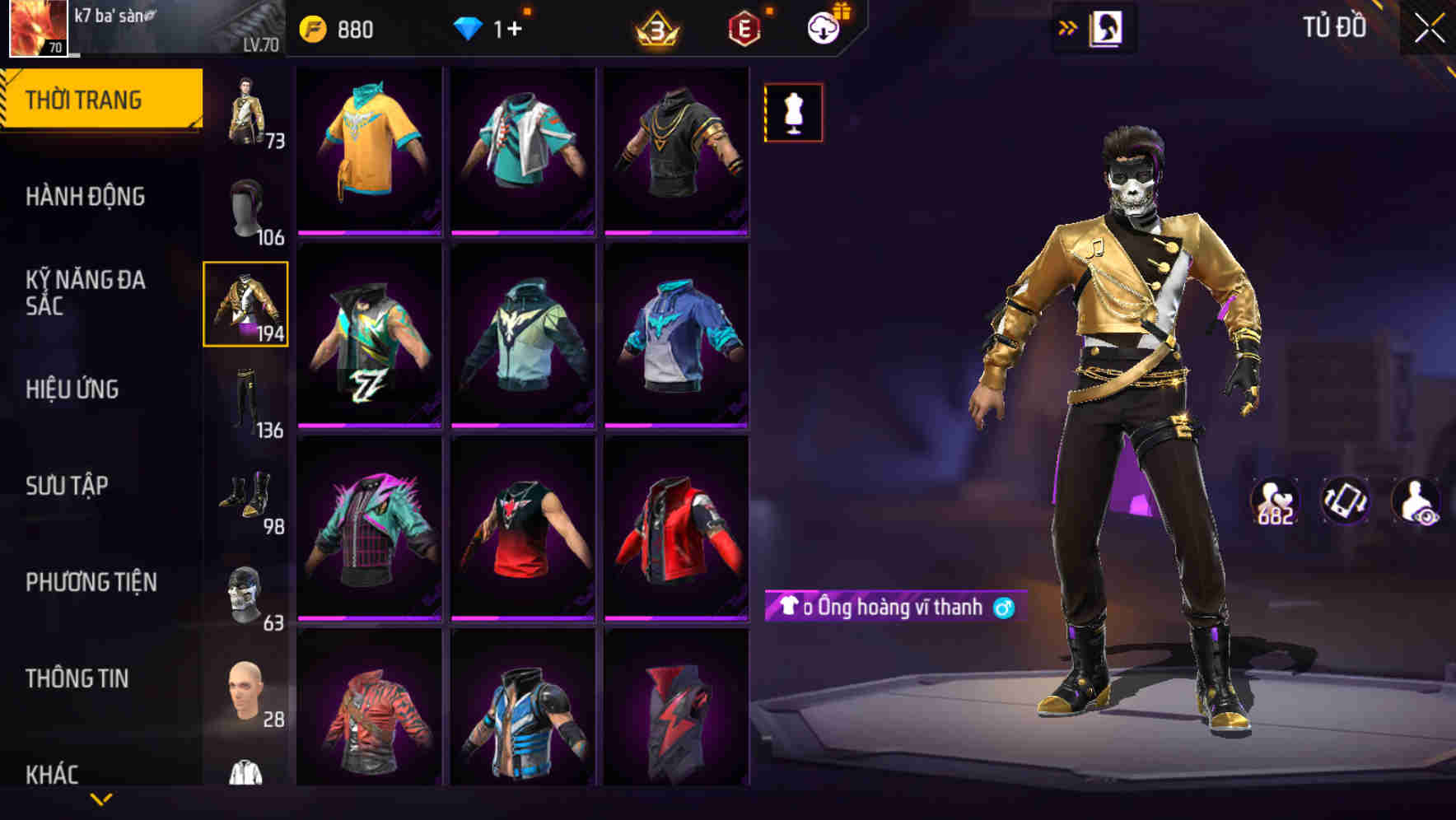Open the mannequin outfit preview icon
The width and height of the screenshot is (1456, 820).
(793, 112)
